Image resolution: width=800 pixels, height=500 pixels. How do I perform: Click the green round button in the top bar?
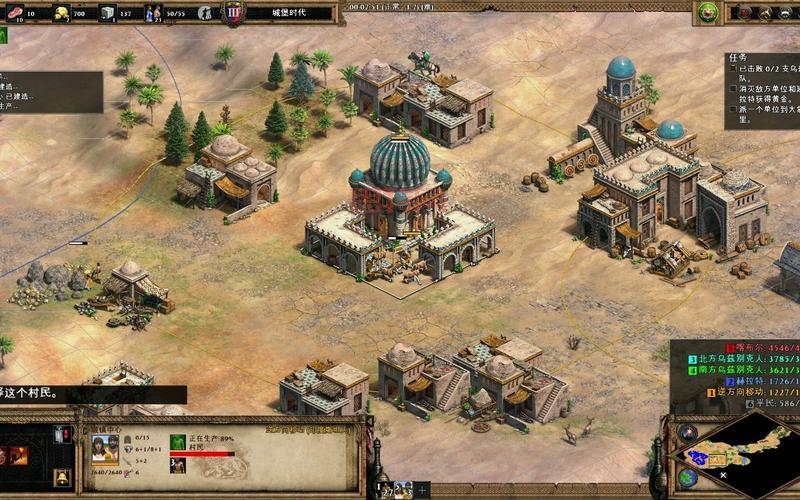(708, 12)
